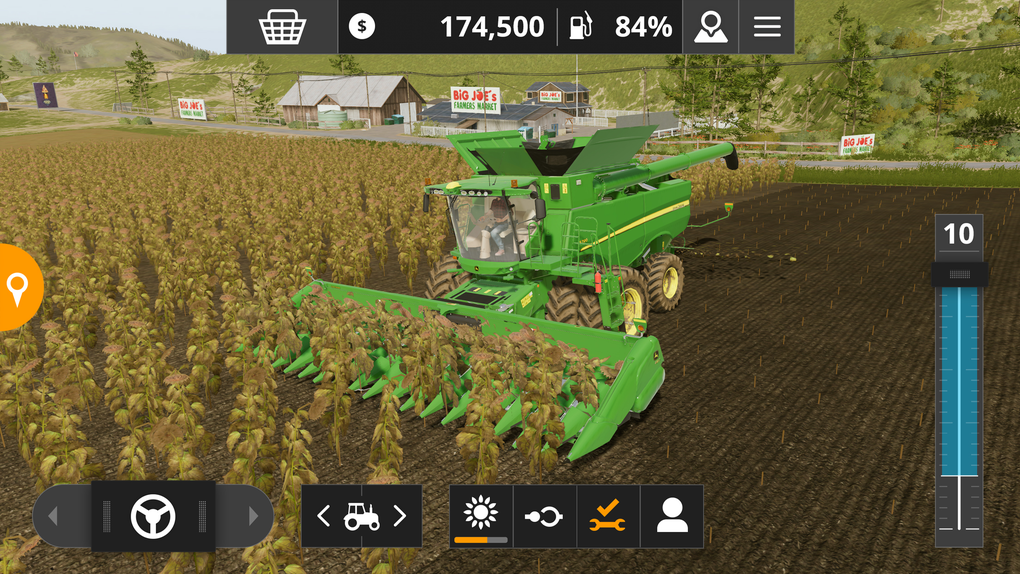
Task: Activate the attach implement hitch icon
Action: 544,516
